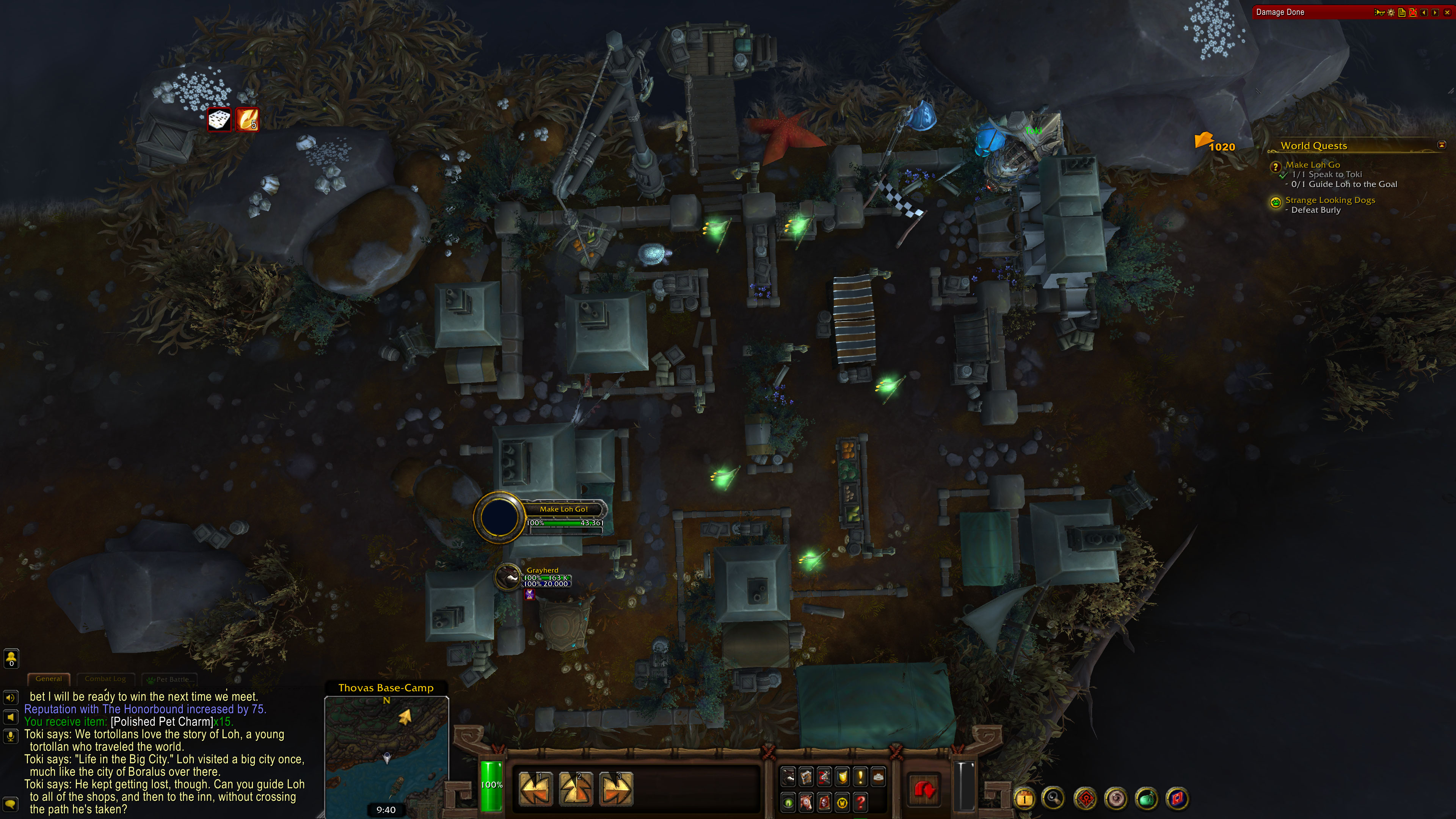Open the red question mark help button
Image resolution: width=1456 pixels, height=819 pixels.
(860, 802)
